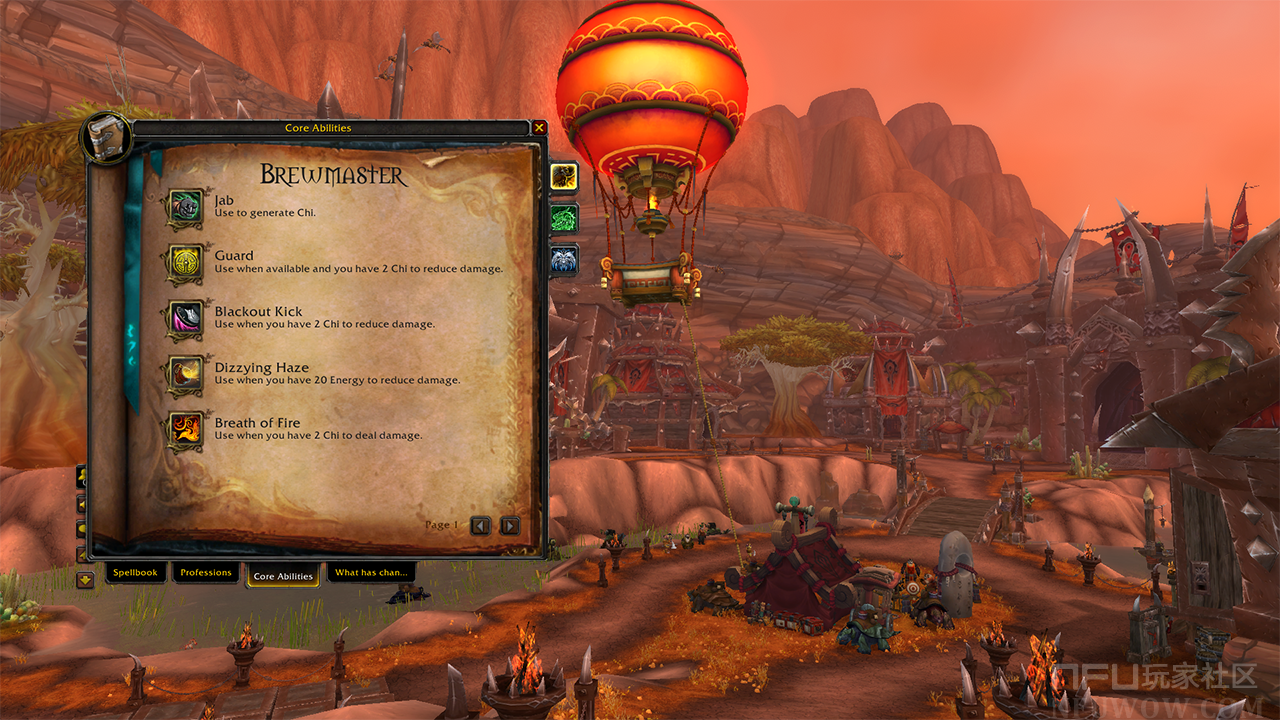This screenshot has height=720, width=1280.
Task: Switch to the Spellbook tab
Action: tap(135, 573)
